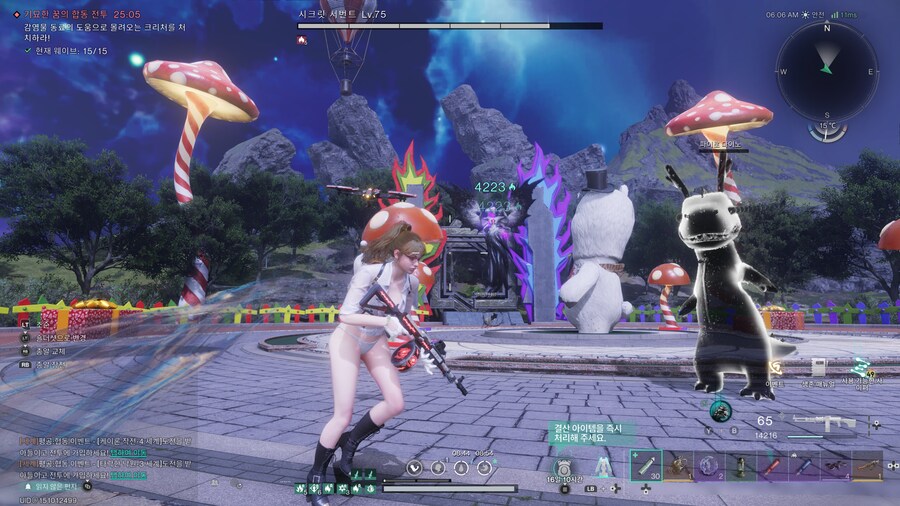
Task: Select the red flare hotbar slot
Action: pos(772,466)
